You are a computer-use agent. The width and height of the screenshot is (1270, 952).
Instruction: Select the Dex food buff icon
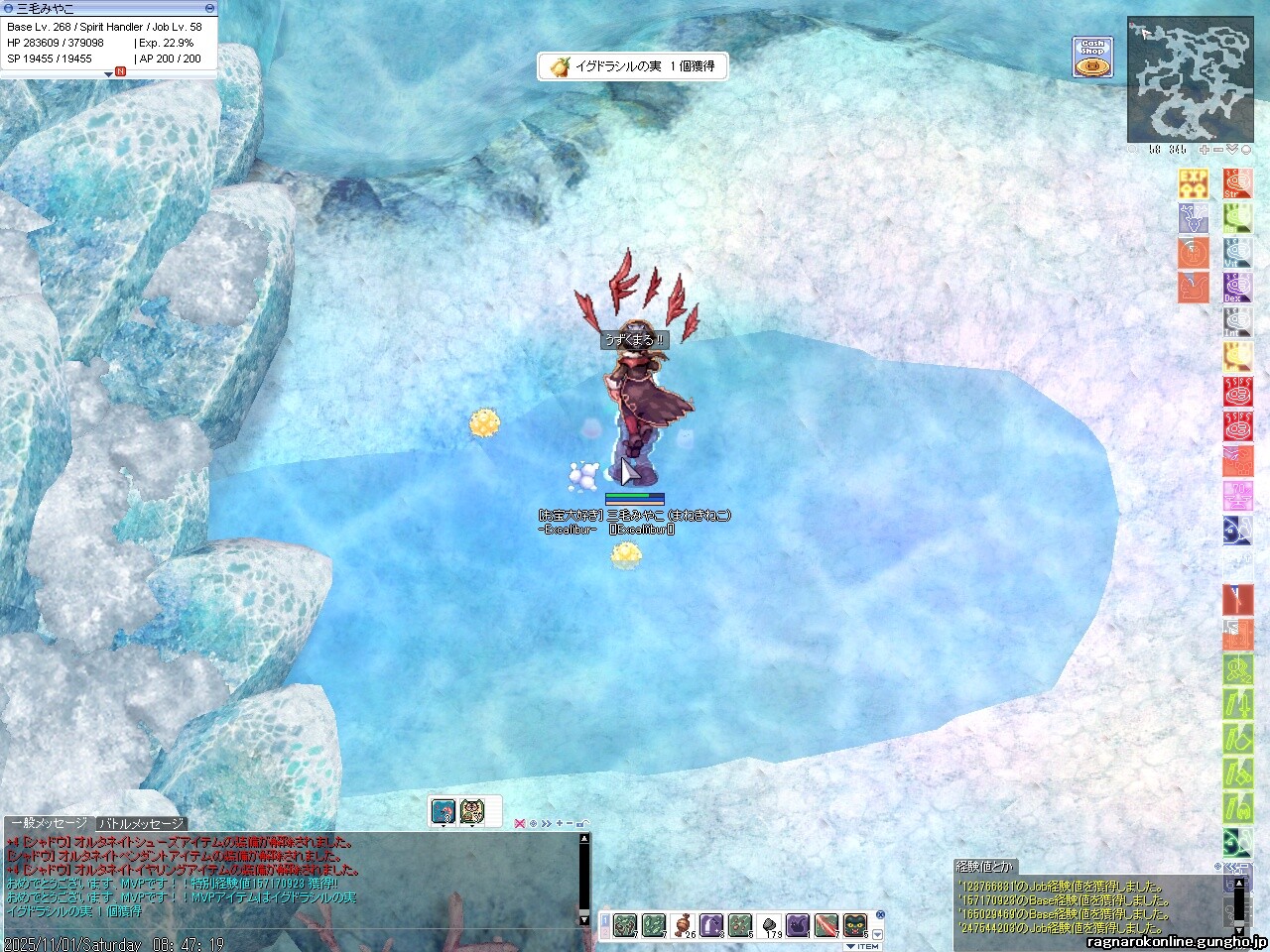(1237, 288)
